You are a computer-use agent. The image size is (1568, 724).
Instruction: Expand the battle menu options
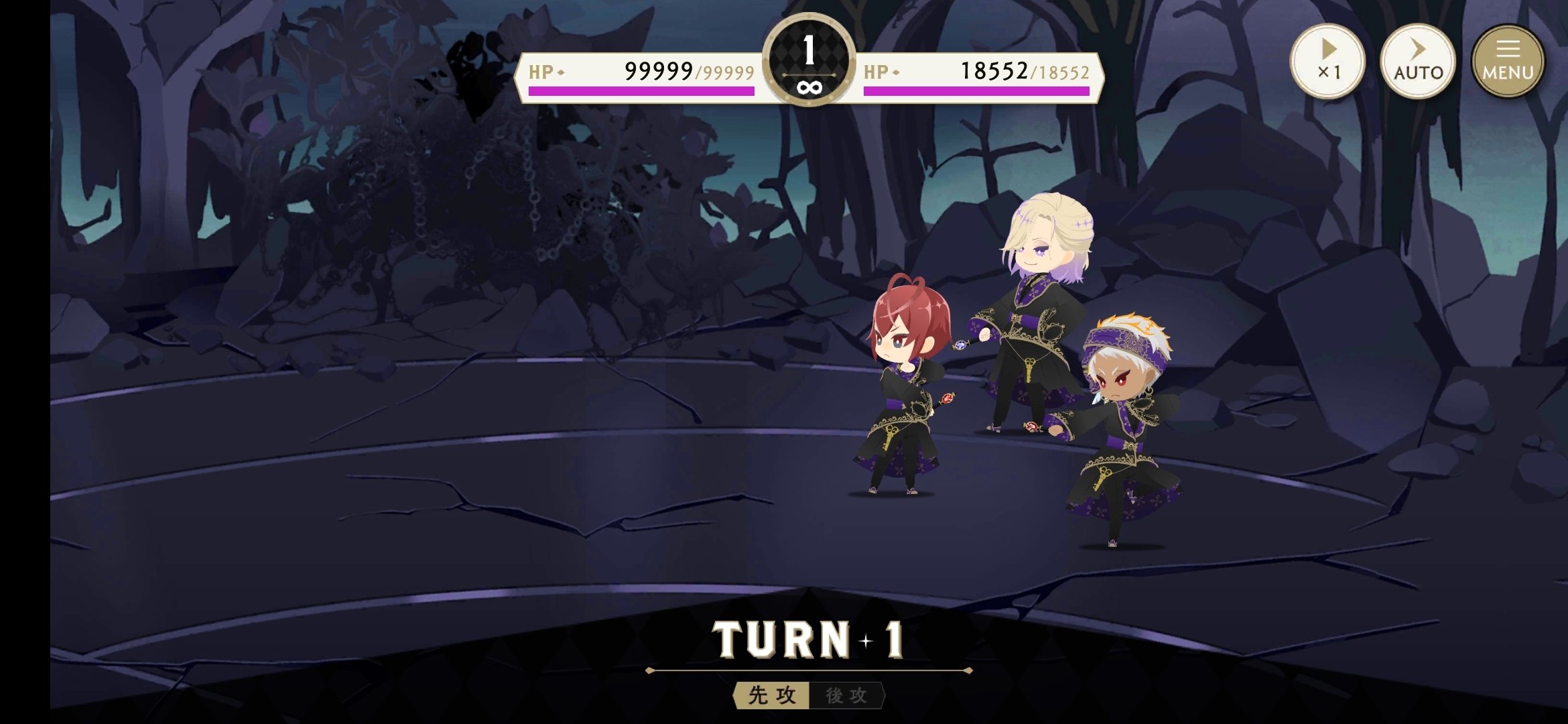[1508, 62]
